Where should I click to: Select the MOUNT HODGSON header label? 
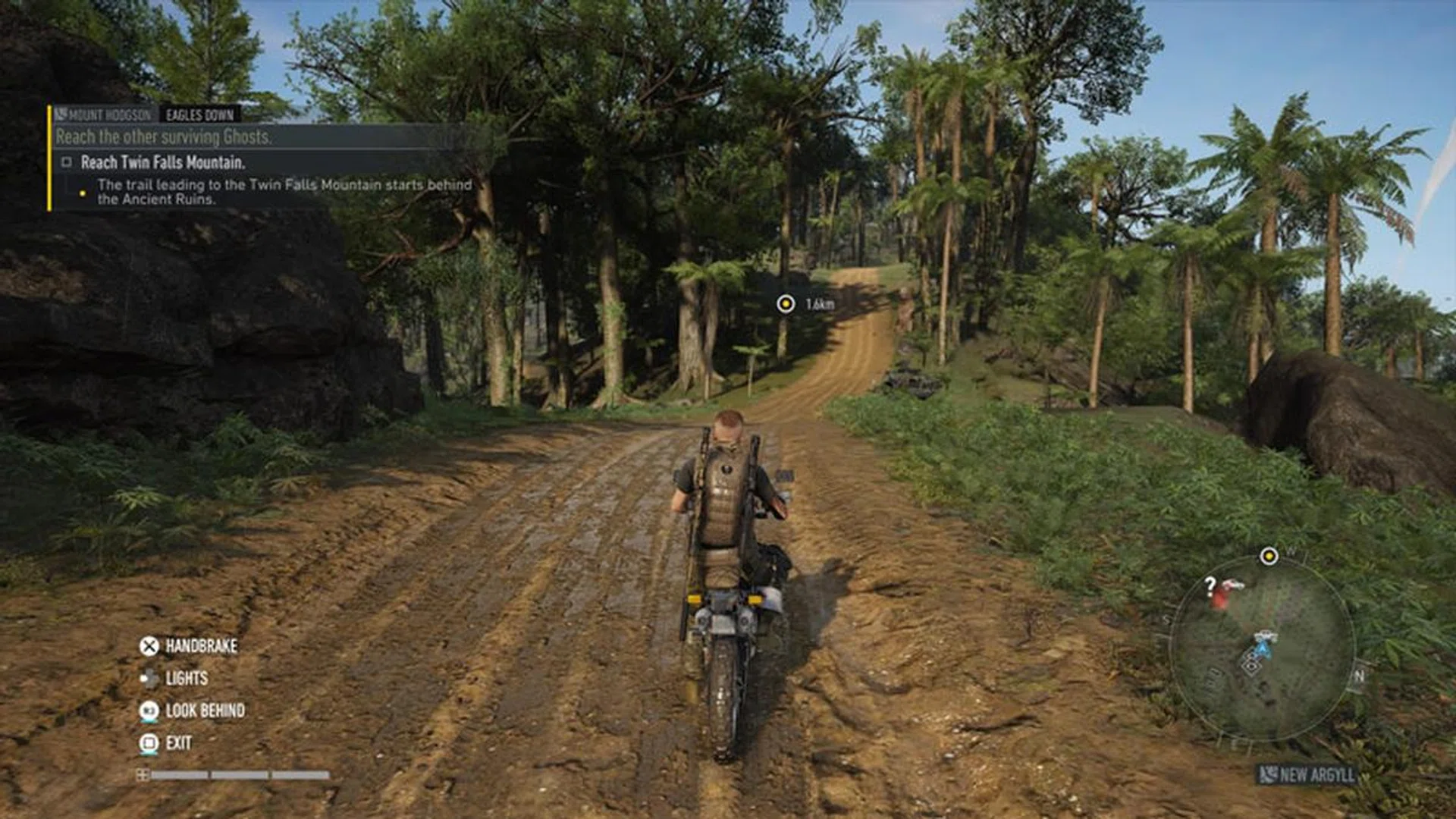108,114
